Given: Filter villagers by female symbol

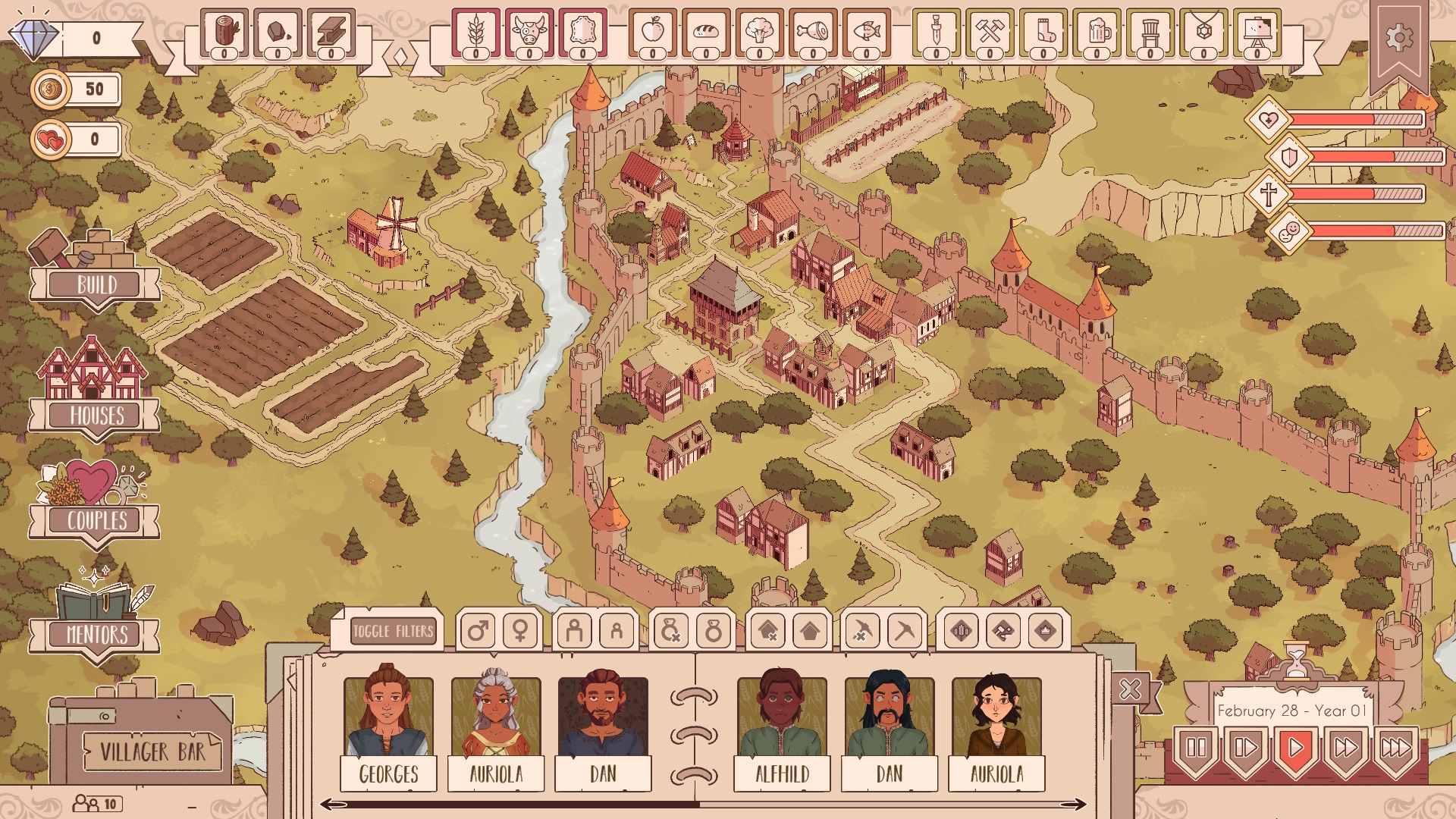Looking at the screenshot, I should [521, 631].
